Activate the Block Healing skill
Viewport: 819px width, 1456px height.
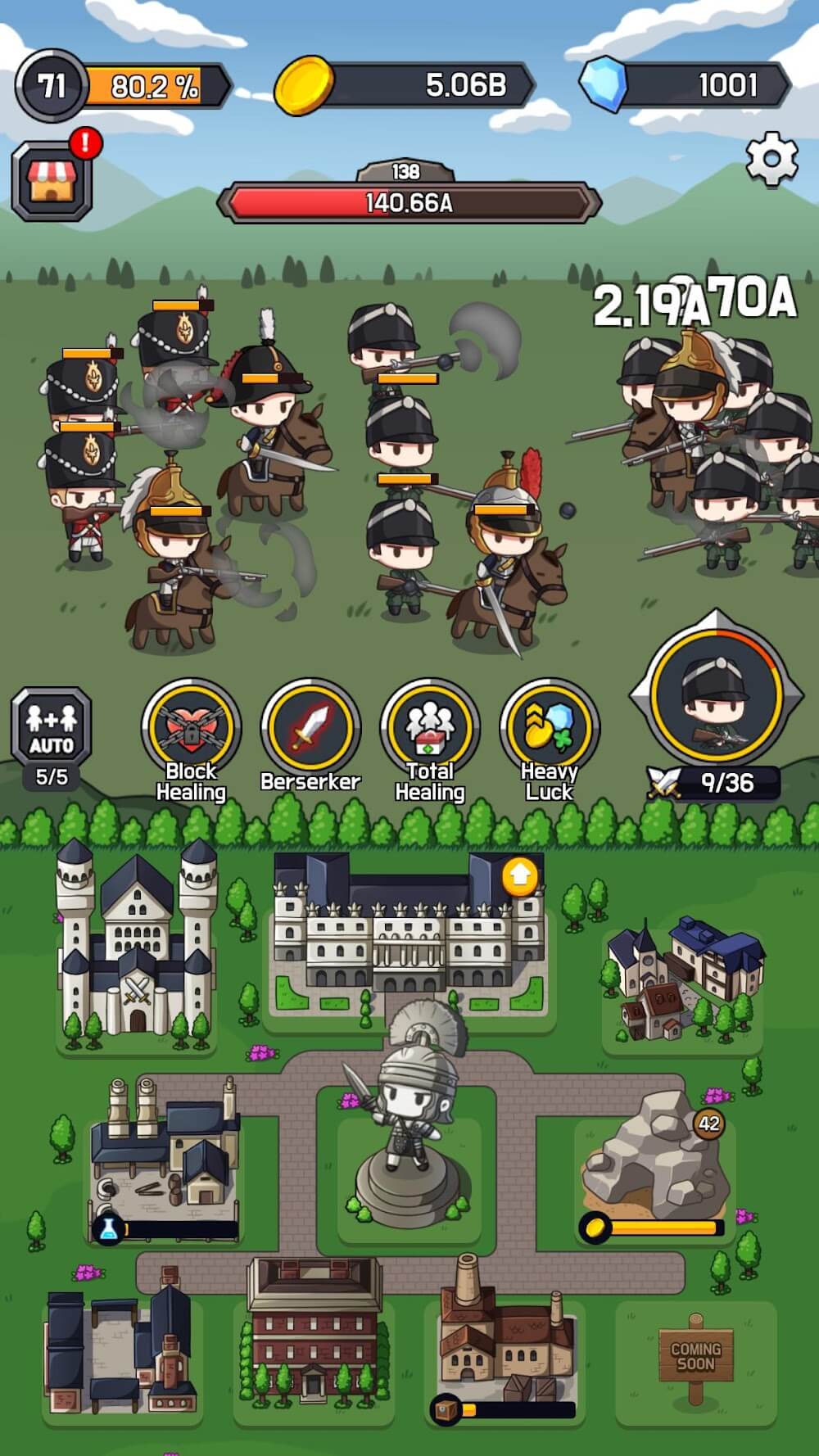(191, 728)
